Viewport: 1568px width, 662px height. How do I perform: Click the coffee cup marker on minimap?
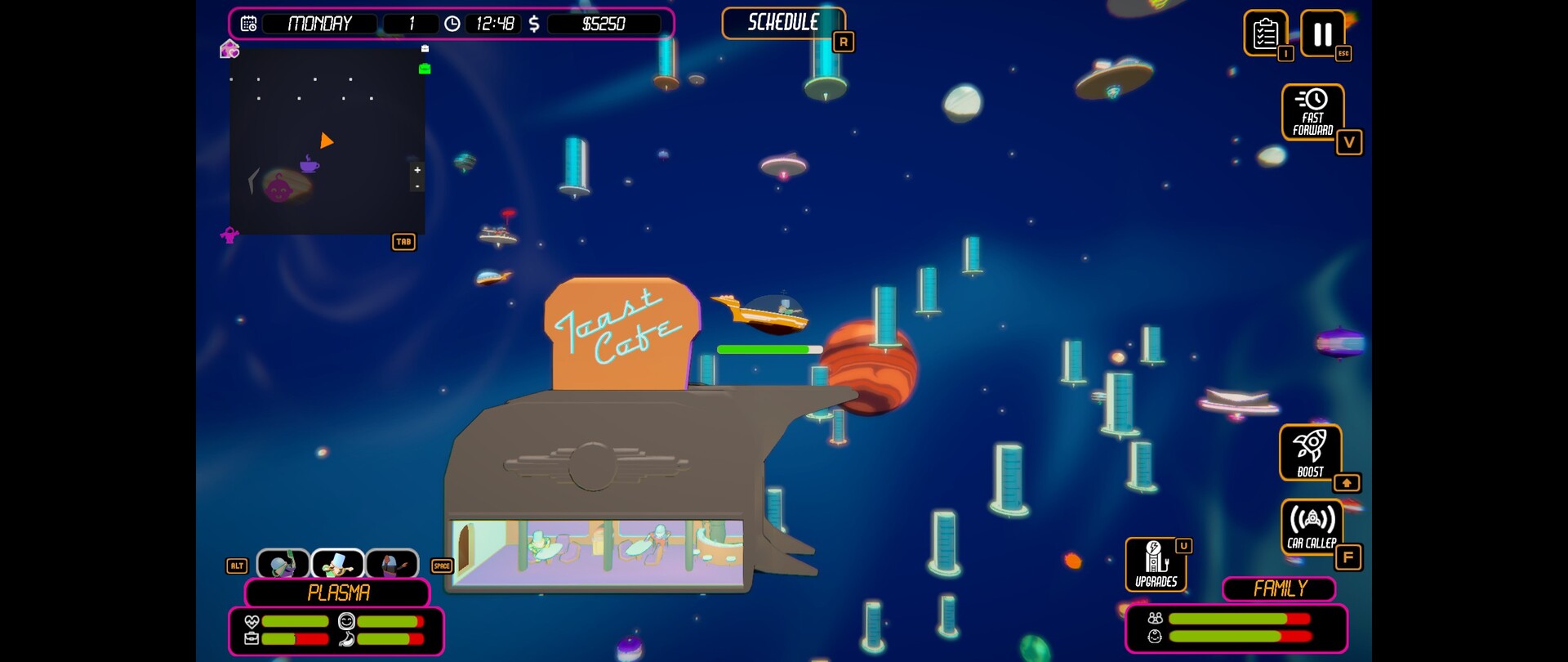click(x=309, y=164)
